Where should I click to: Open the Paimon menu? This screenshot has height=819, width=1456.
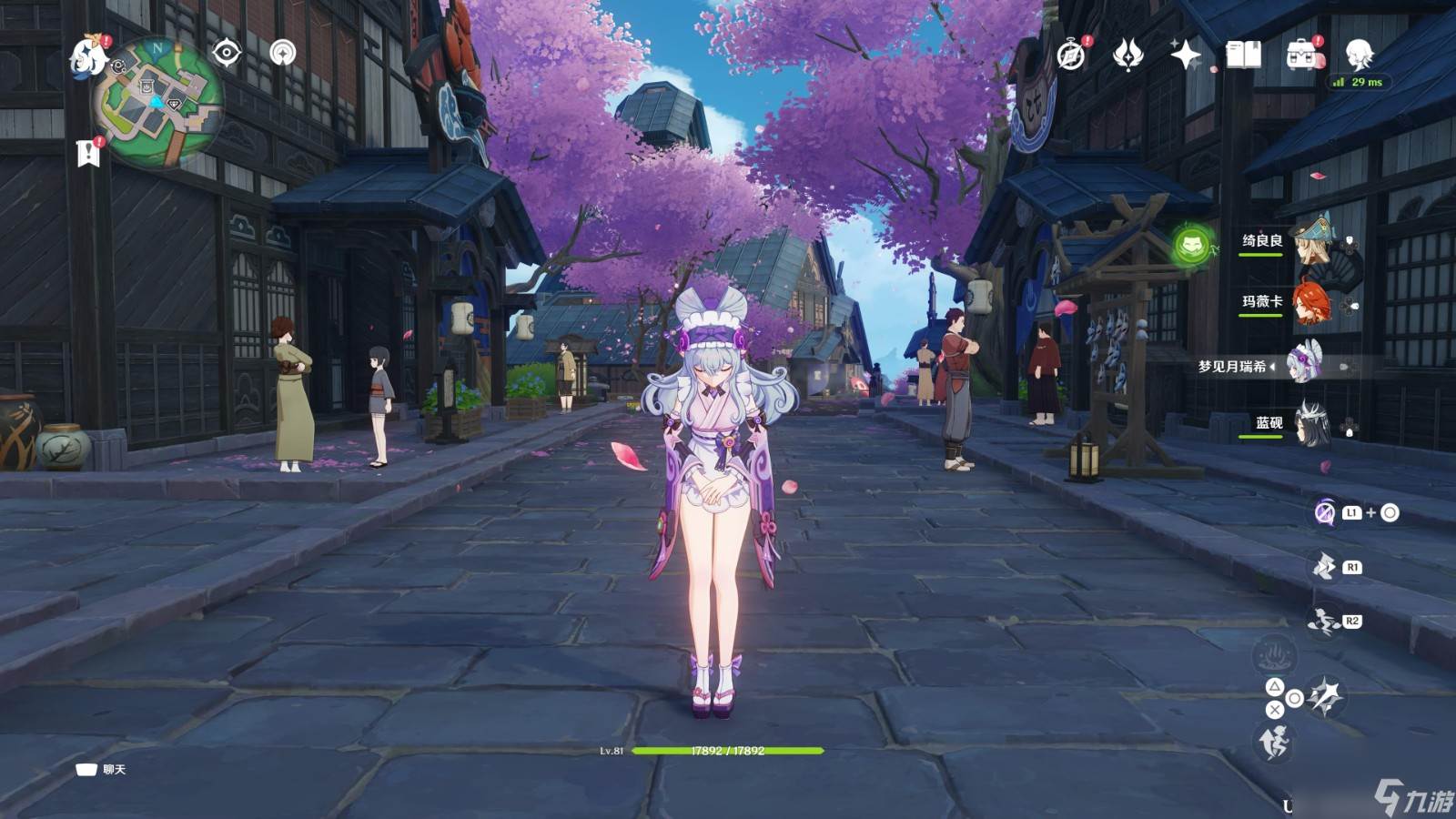(88, 56)
